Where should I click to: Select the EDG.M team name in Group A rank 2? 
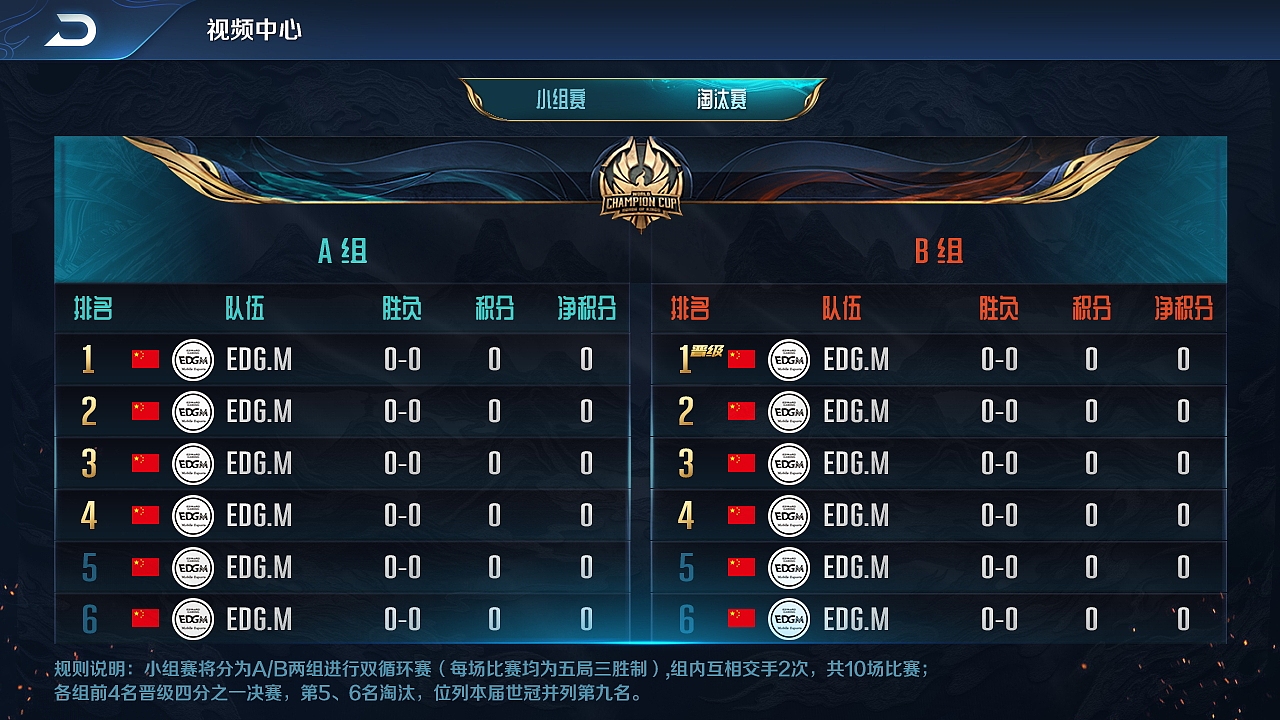point(260,412)
